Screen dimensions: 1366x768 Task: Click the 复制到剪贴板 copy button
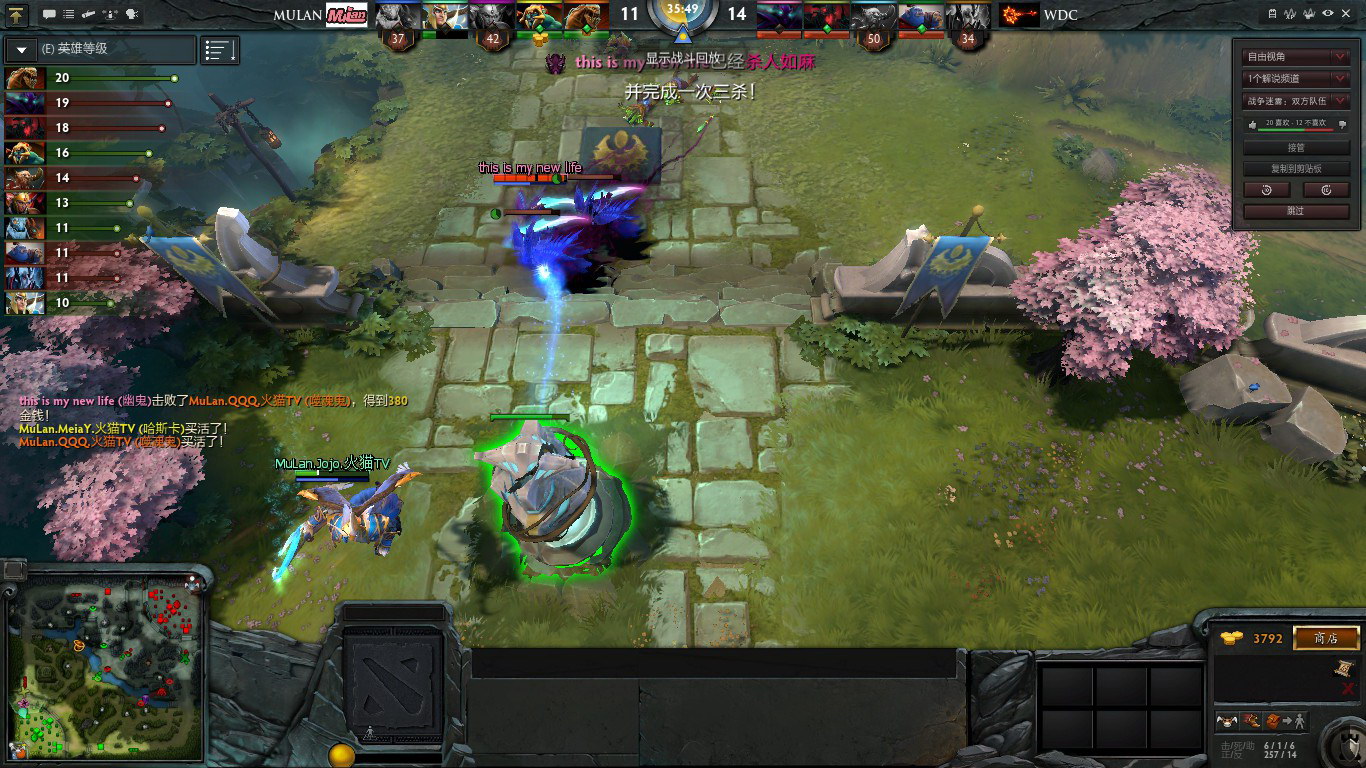point(1297,169)
